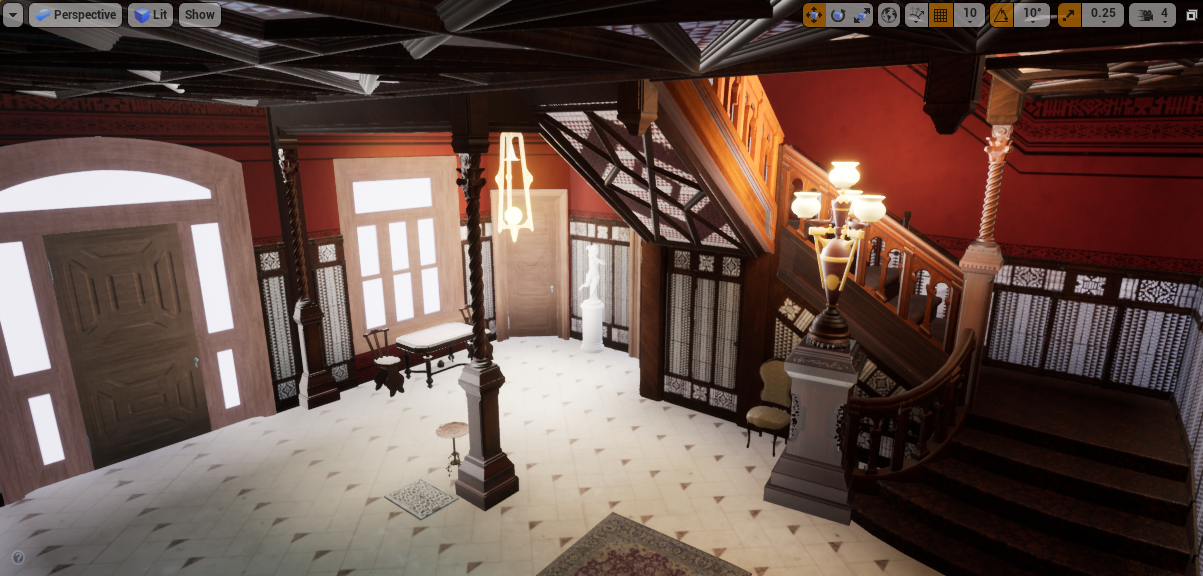Toggle surface snapping option
This screenshot has width=1203, height=576.
pos(916,15)
